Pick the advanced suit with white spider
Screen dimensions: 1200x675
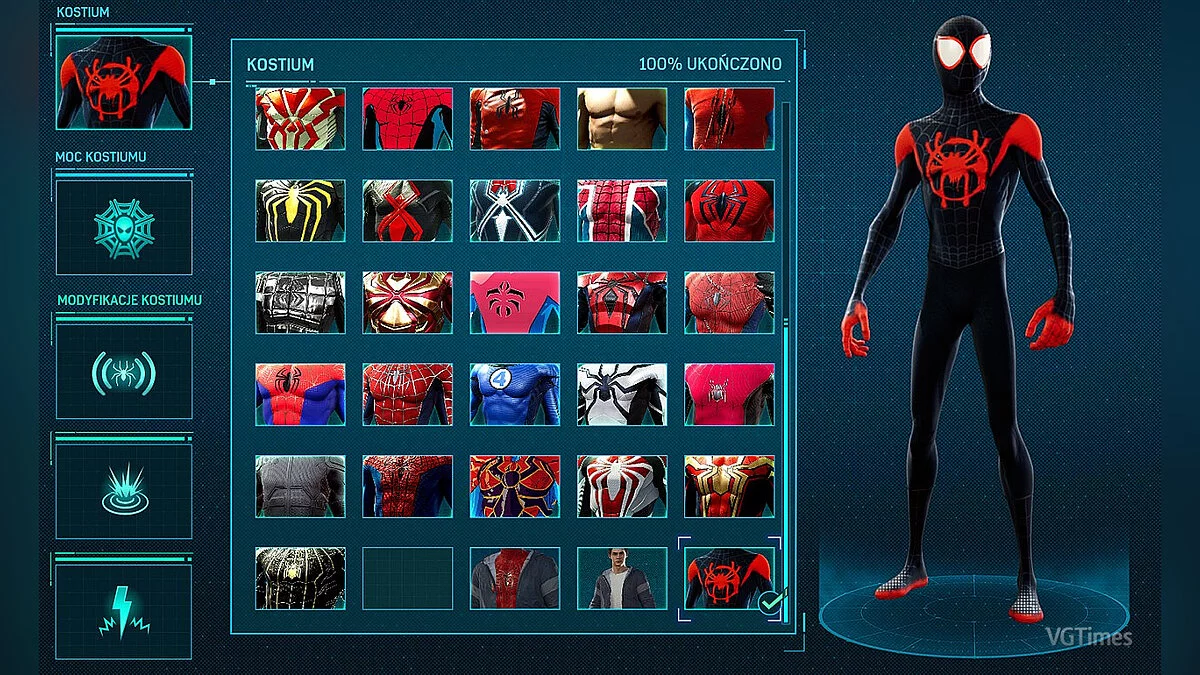click(622, 486)
